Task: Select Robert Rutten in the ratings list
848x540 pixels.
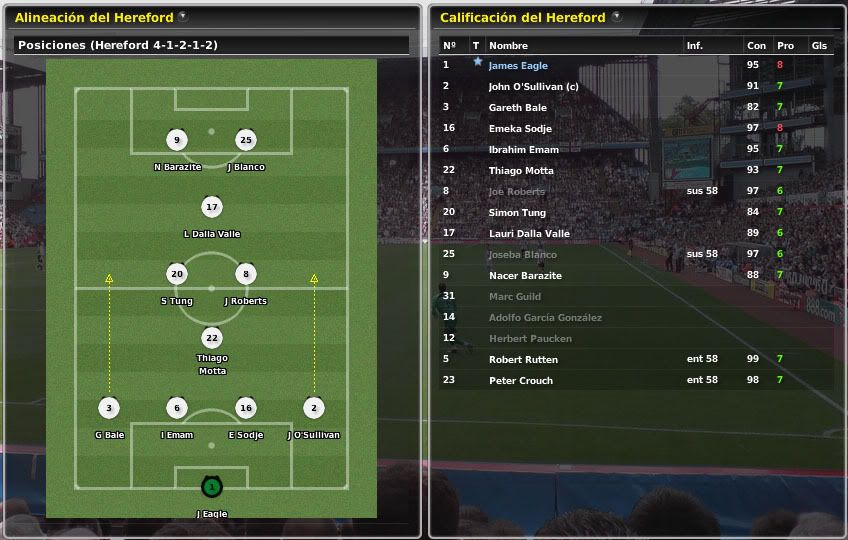Action: 523,359
